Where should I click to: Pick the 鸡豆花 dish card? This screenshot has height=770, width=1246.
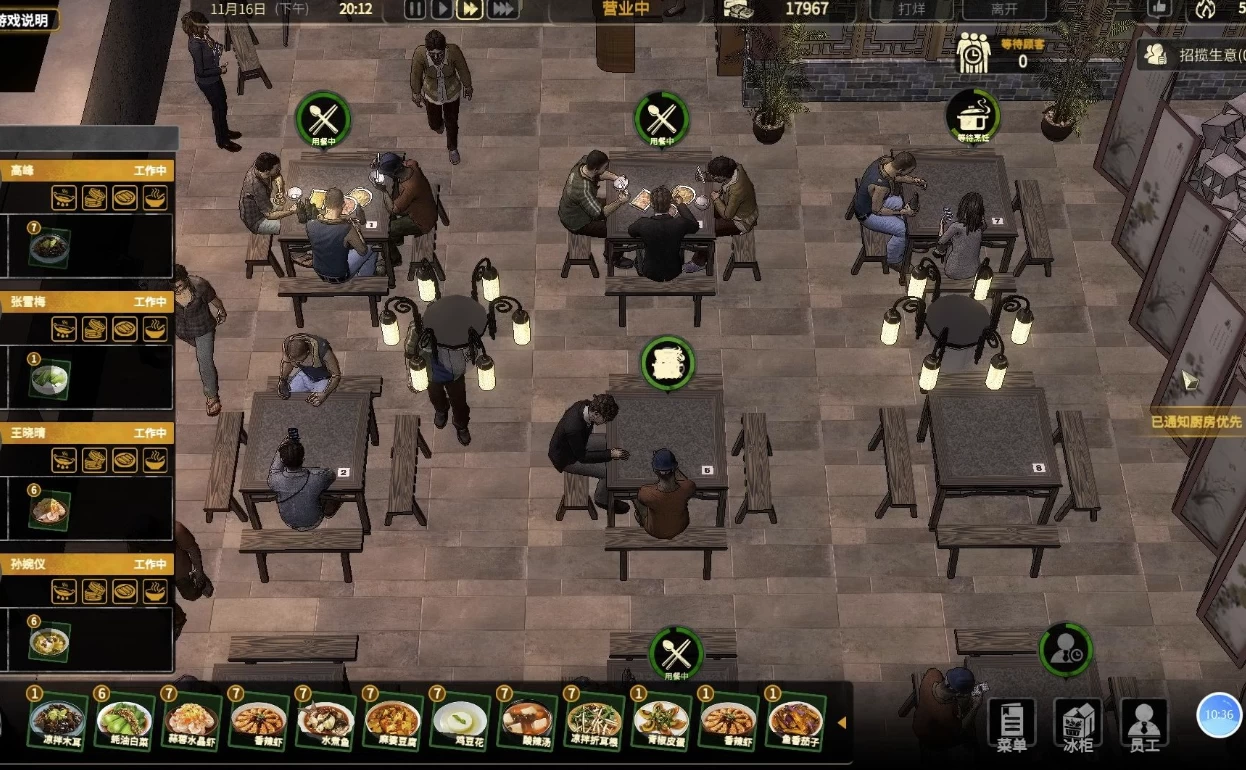coord(459,720)
